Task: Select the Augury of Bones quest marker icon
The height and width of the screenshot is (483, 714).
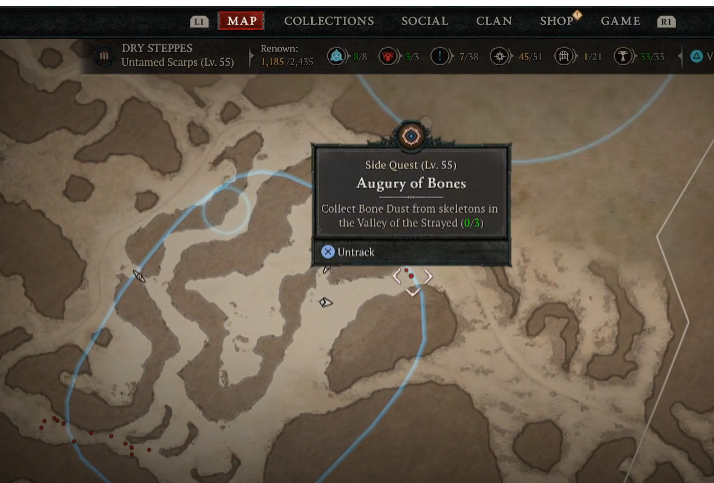Action: tap(410, 135)
